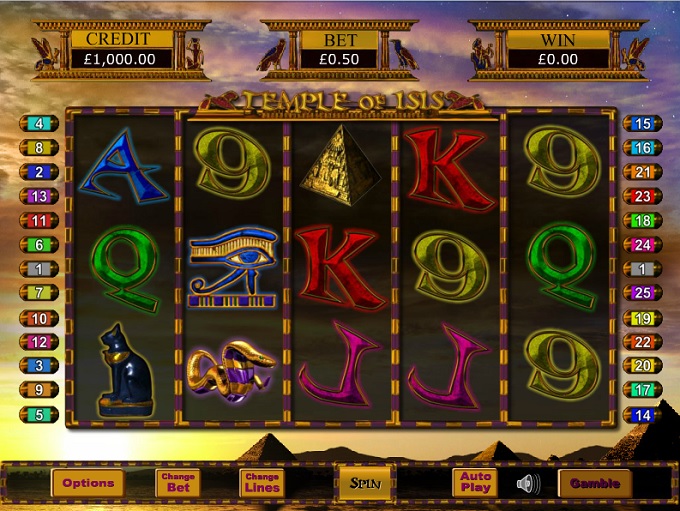This screenshot has height=511, width=680.
Task: Click payline 23 indicator
Action: coord(642,196)
